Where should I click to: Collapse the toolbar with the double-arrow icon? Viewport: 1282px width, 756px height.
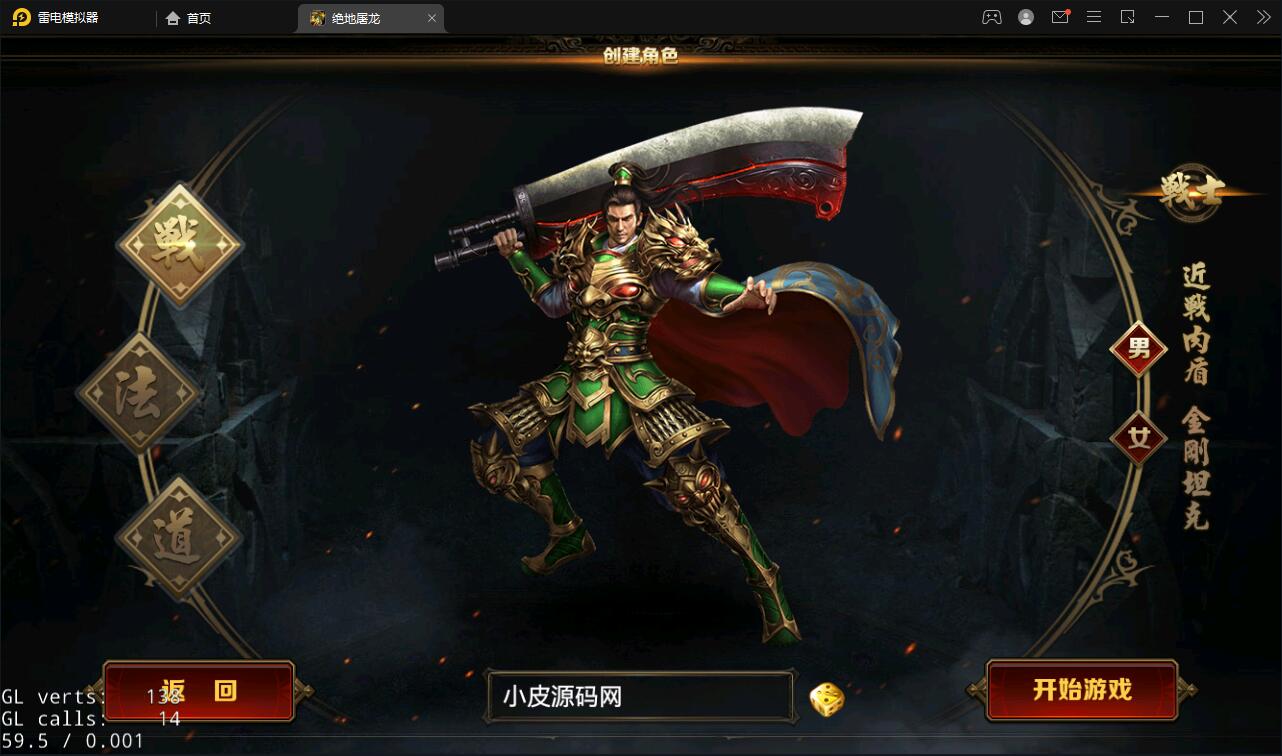[1262, 17]
